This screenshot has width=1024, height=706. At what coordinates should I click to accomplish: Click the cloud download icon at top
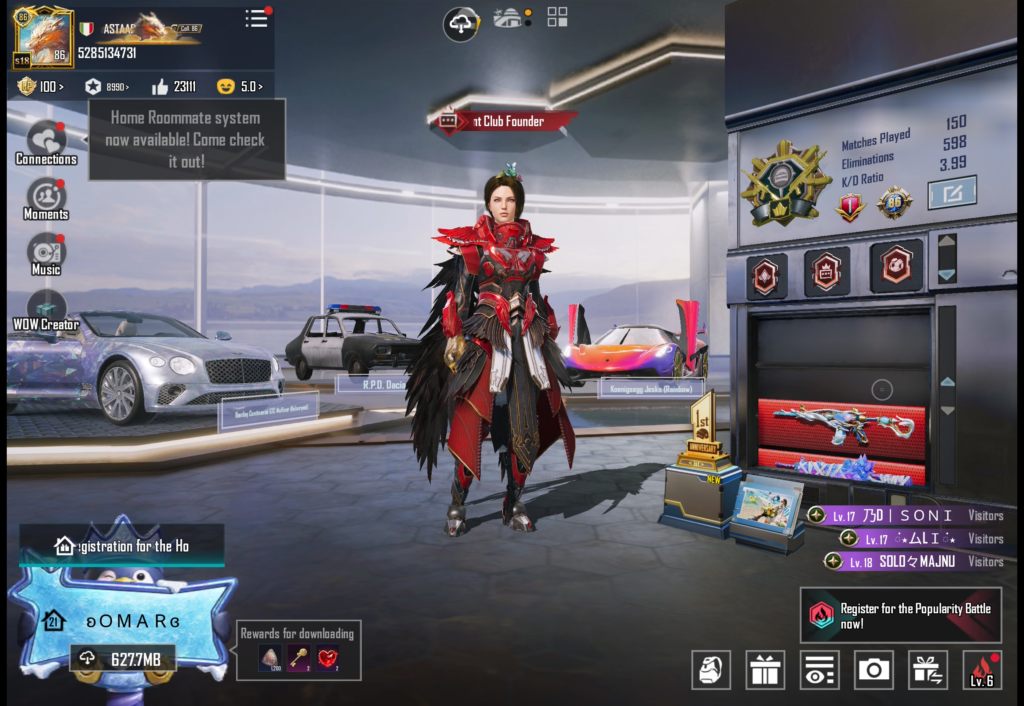point(461,24)
